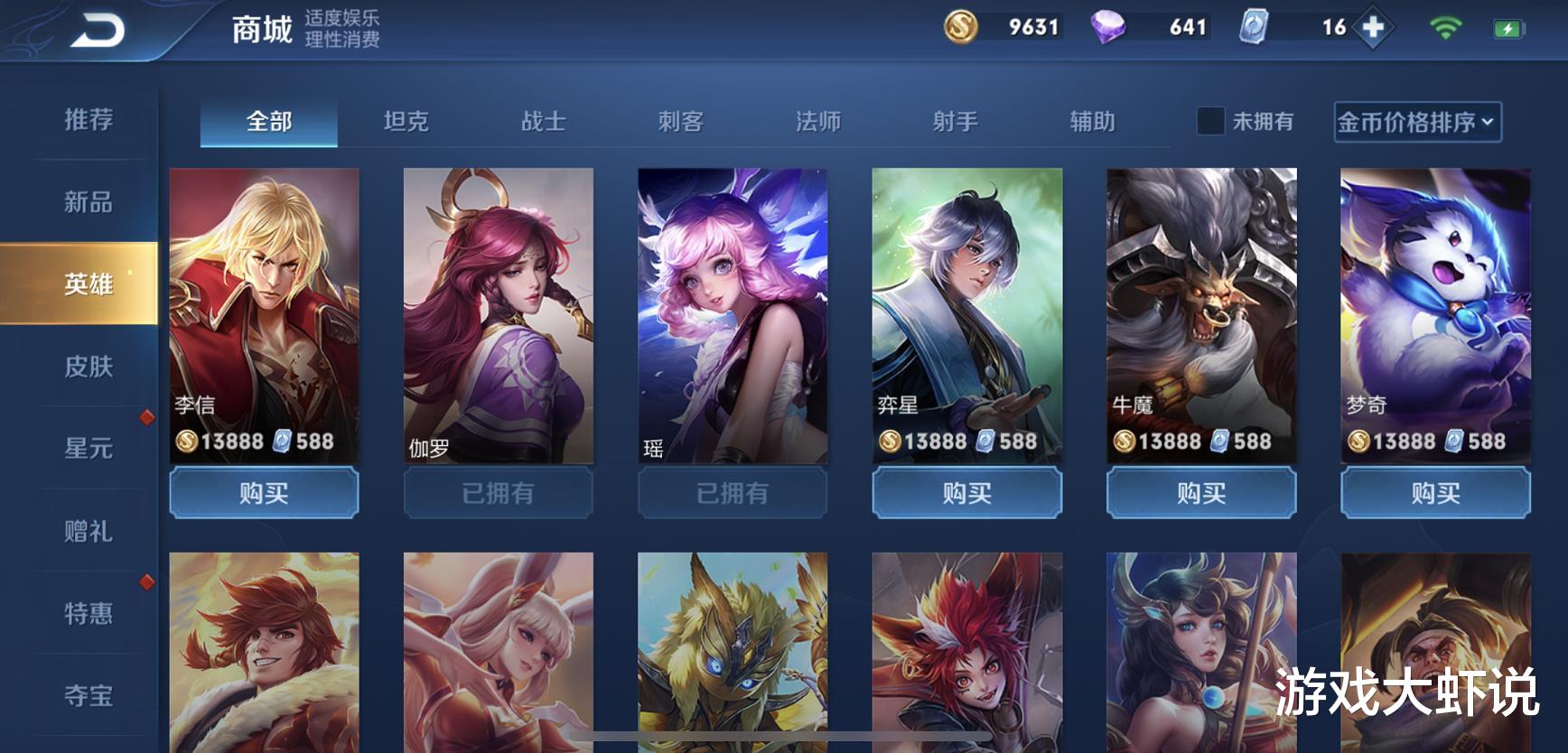
Task: Switch to the 射手 category tab
Action: (x=957, y=121)
